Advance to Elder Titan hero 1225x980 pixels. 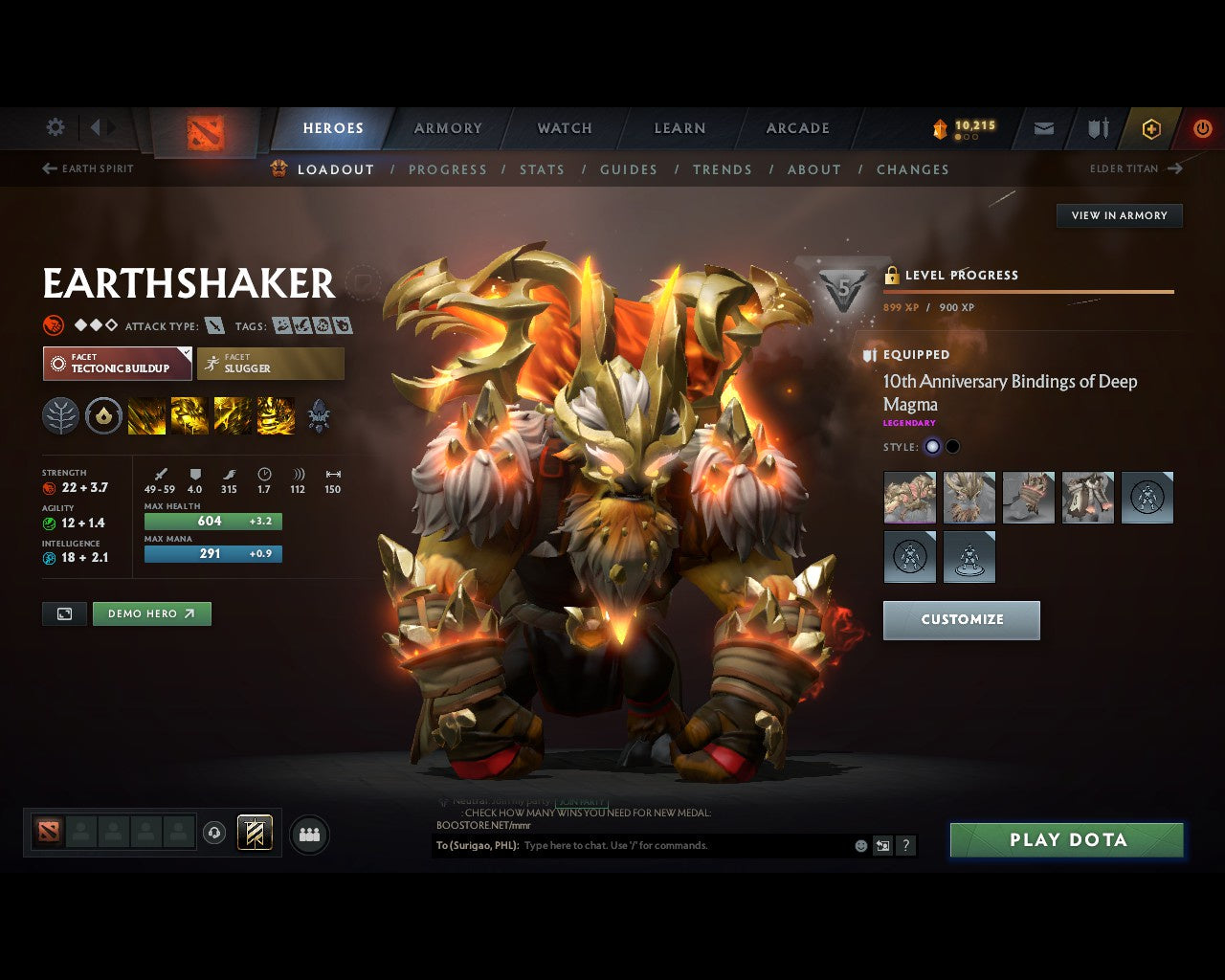pyautogui.click(x=1135, y=168)
